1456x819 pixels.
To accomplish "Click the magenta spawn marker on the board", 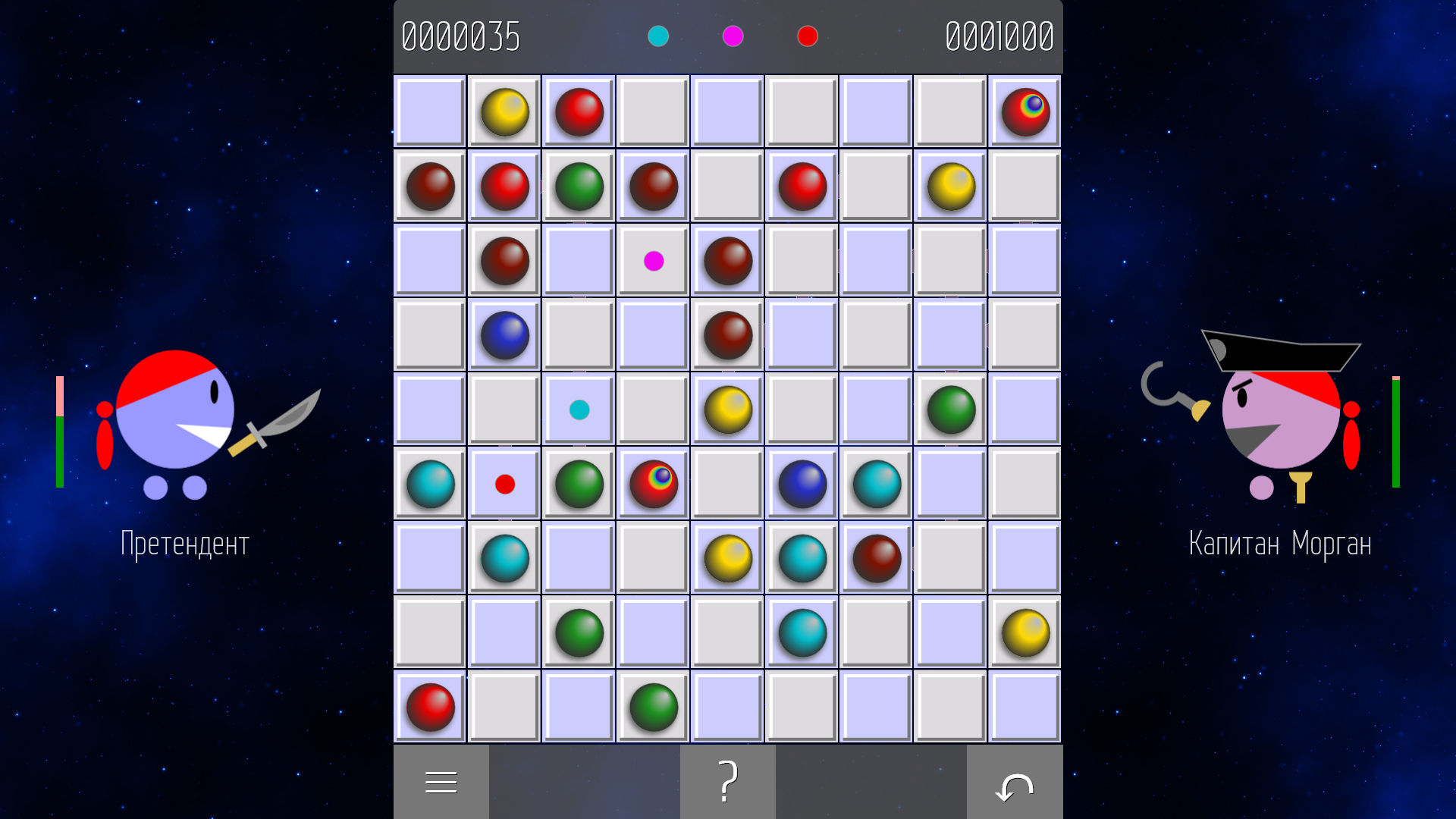I will click(x=652, y=262).
